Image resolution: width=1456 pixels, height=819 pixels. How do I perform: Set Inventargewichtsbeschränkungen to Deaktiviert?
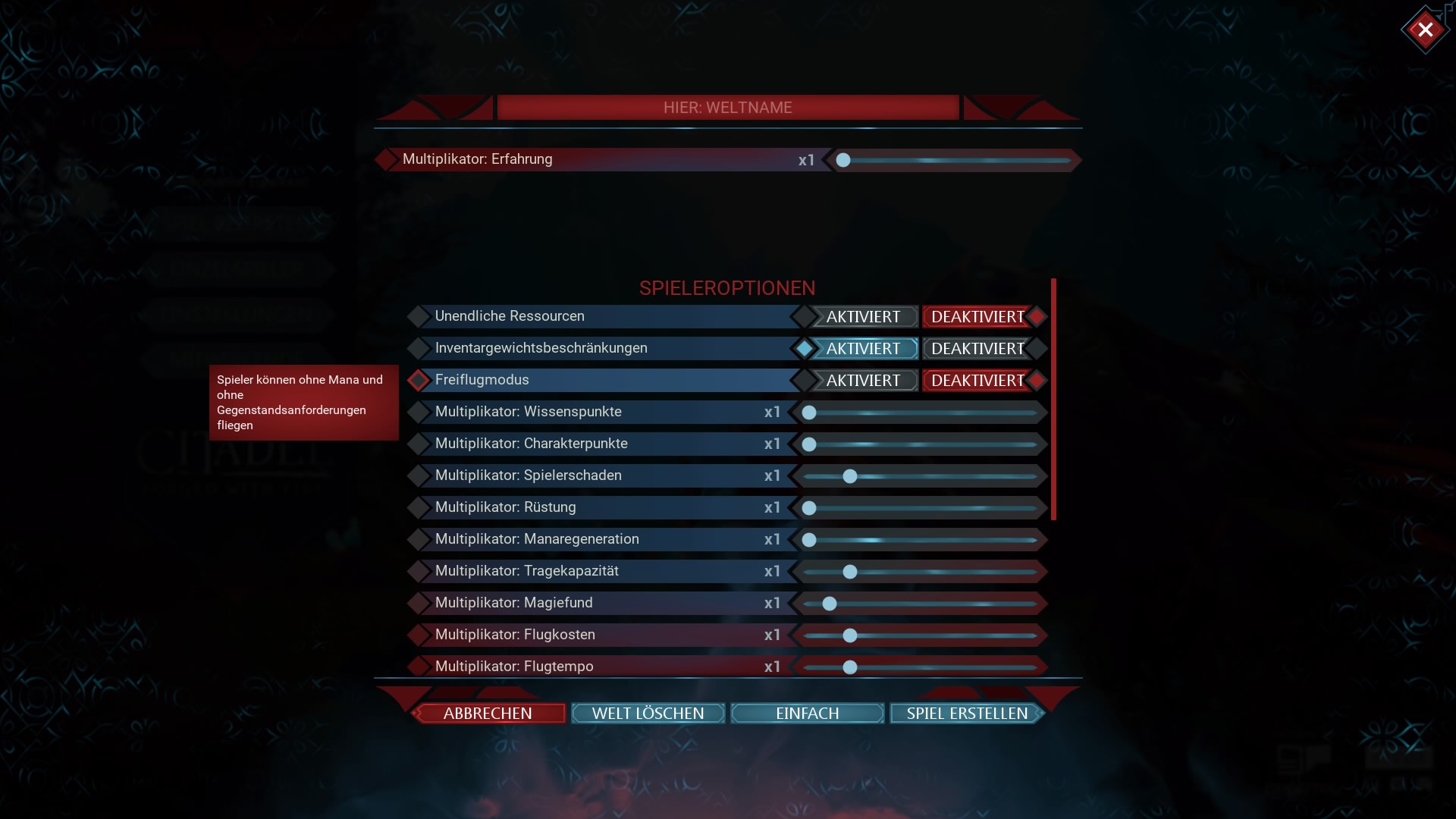[977, 349]
